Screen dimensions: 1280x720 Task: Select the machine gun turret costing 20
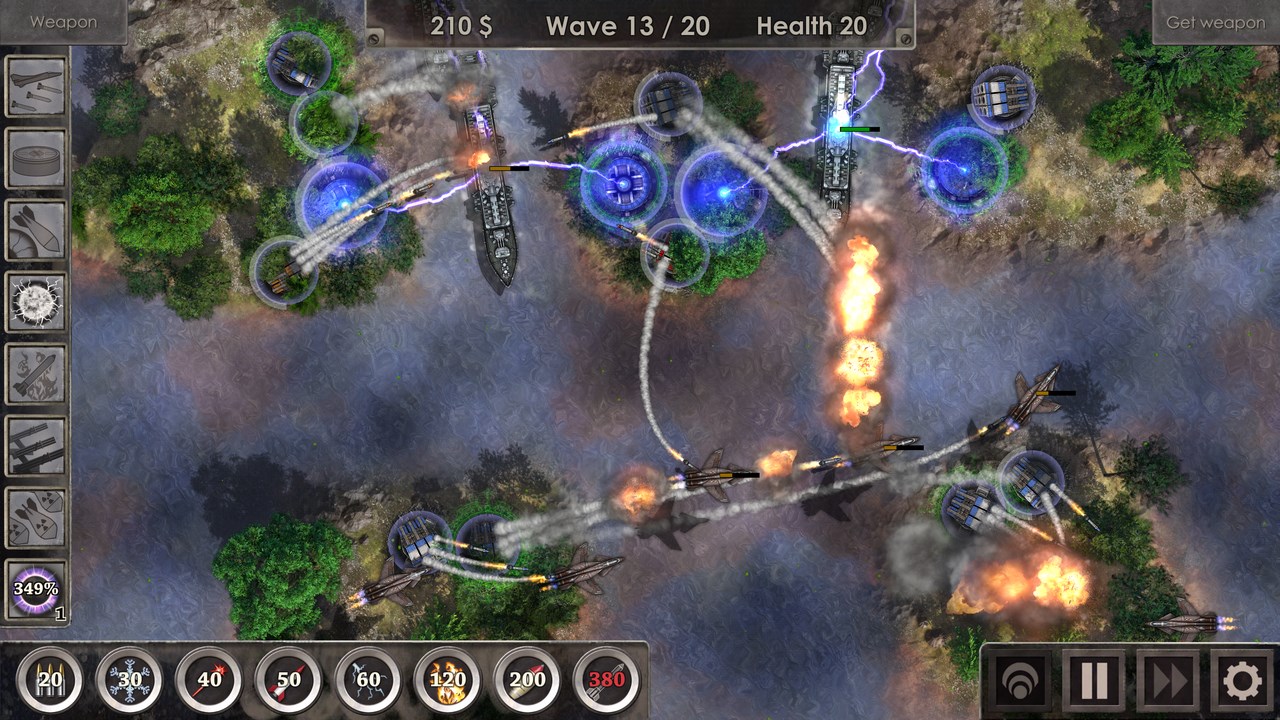tap(48, 679)
